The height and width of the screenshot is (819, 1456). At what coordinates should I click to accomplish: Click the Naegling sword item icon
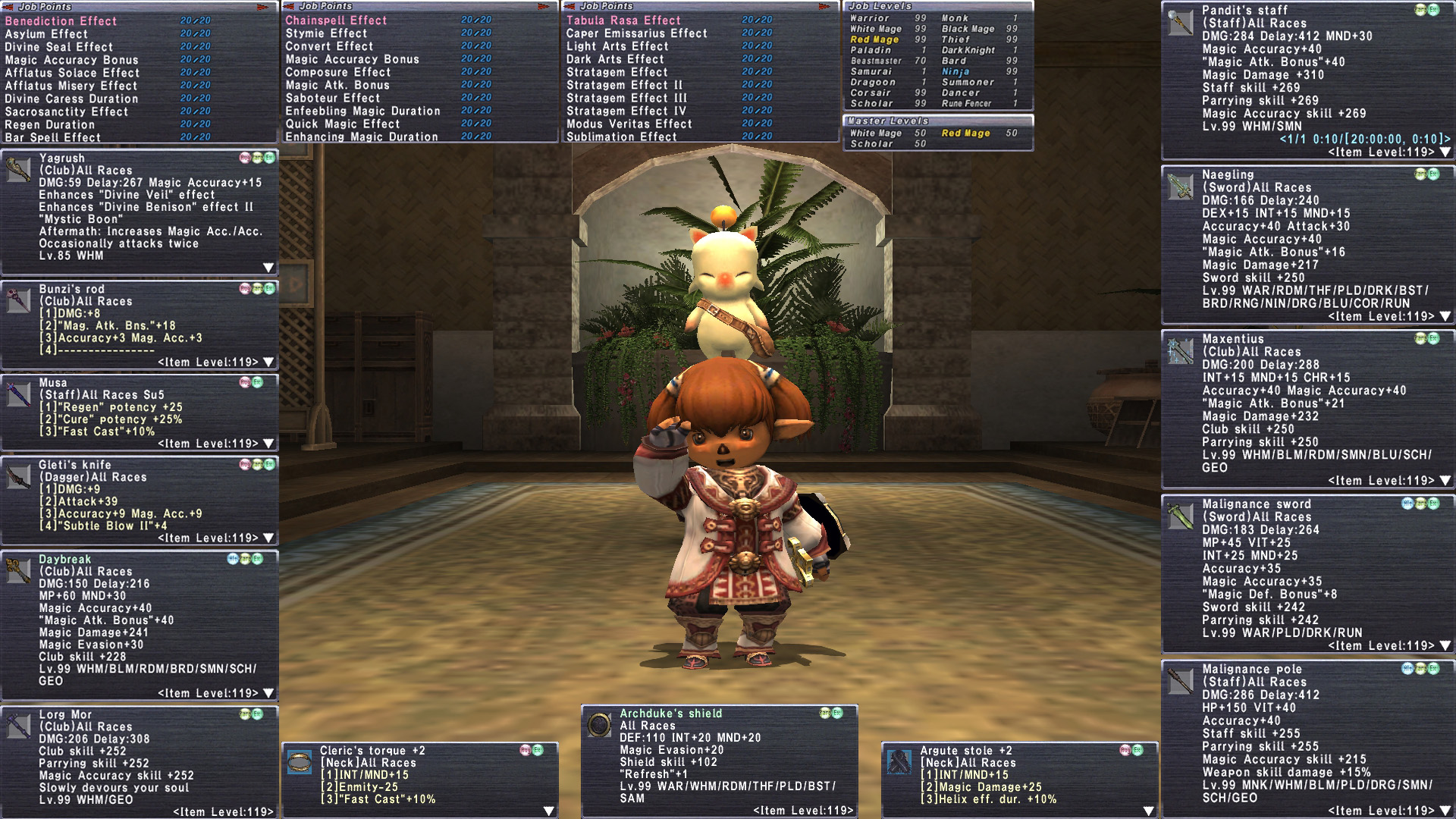tap(1180, 187)
